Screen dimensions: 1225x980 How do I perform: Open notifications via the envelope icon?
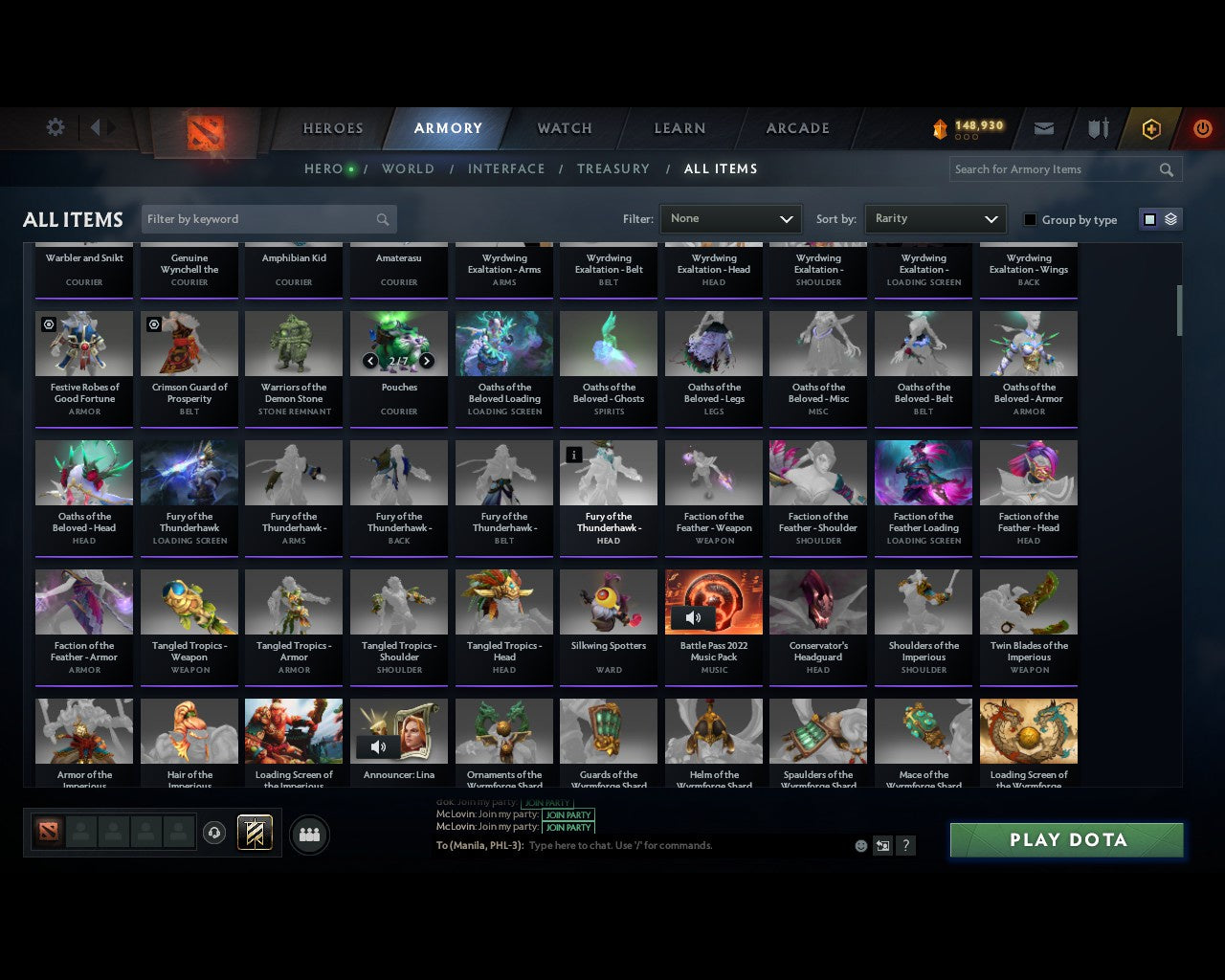pos(1044,127)
